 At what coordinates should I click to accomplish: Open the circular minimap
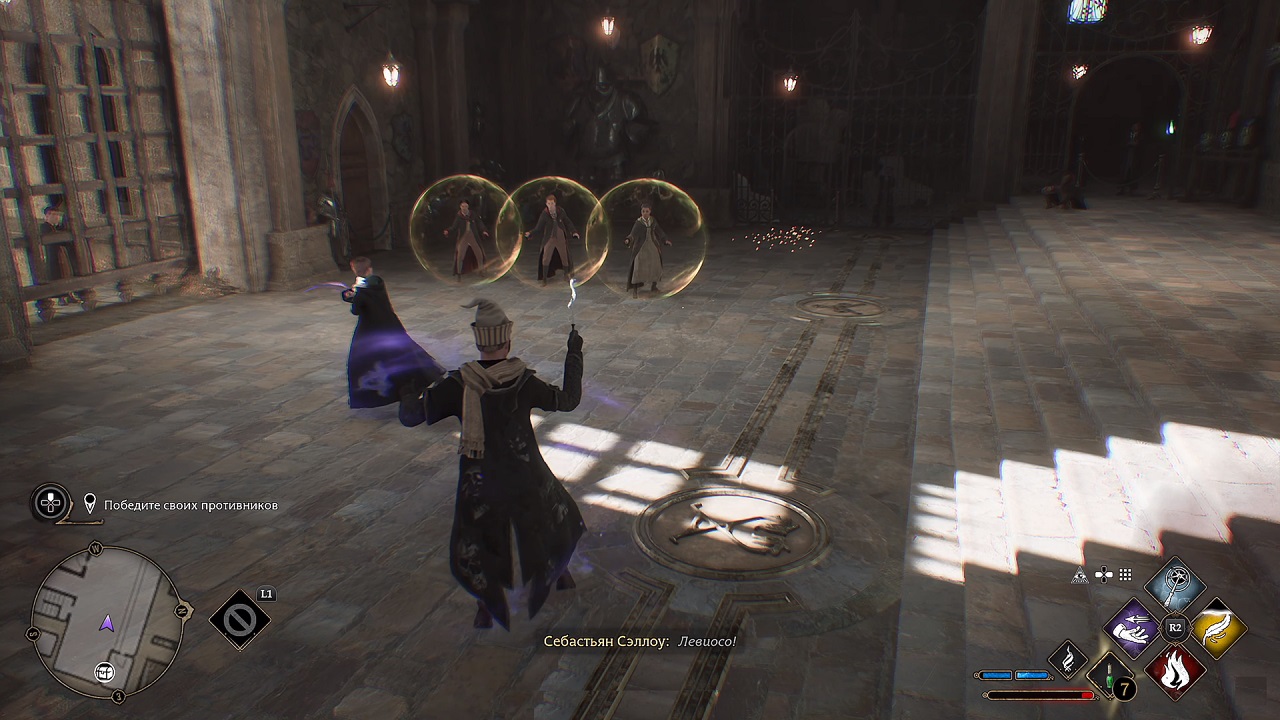click(107, 622)
